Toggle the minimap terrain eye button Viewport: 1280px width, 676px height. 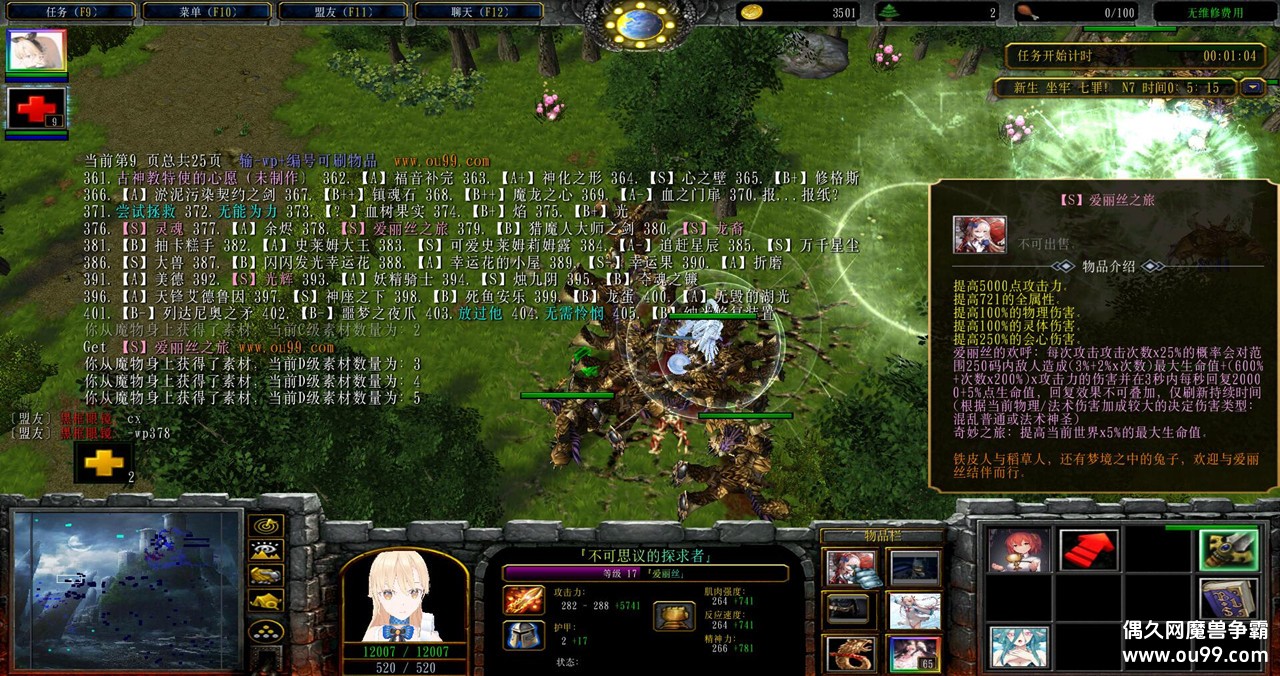click(265, 550)
